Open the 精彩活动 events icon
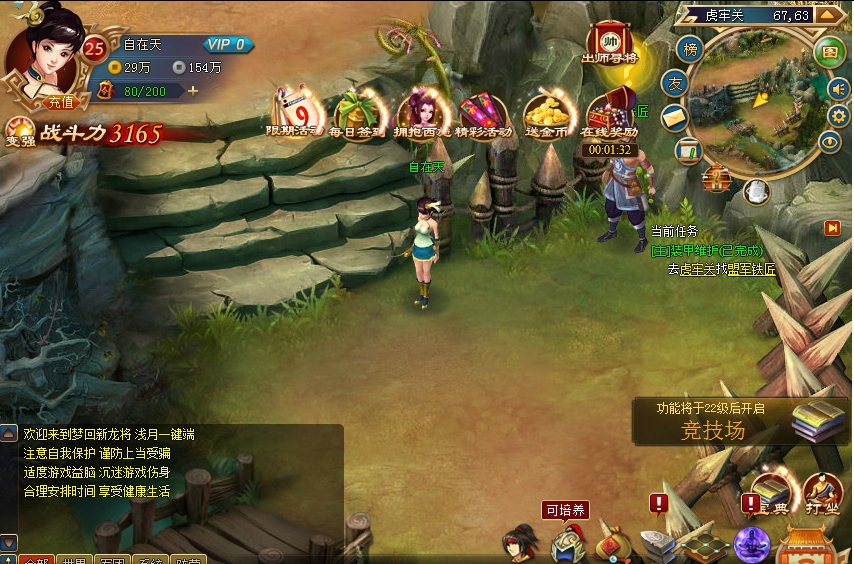The height and width of the screenshot is (564, 854). click(x=485, y=110)
